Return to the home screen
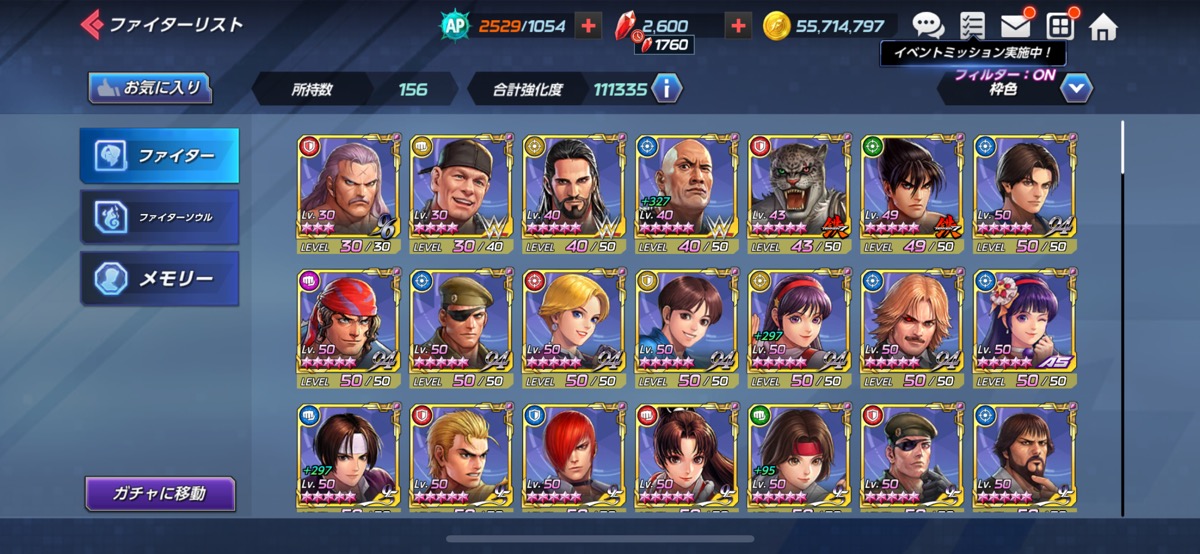This screenshot has height=554, width=1200. point(1103,26)
